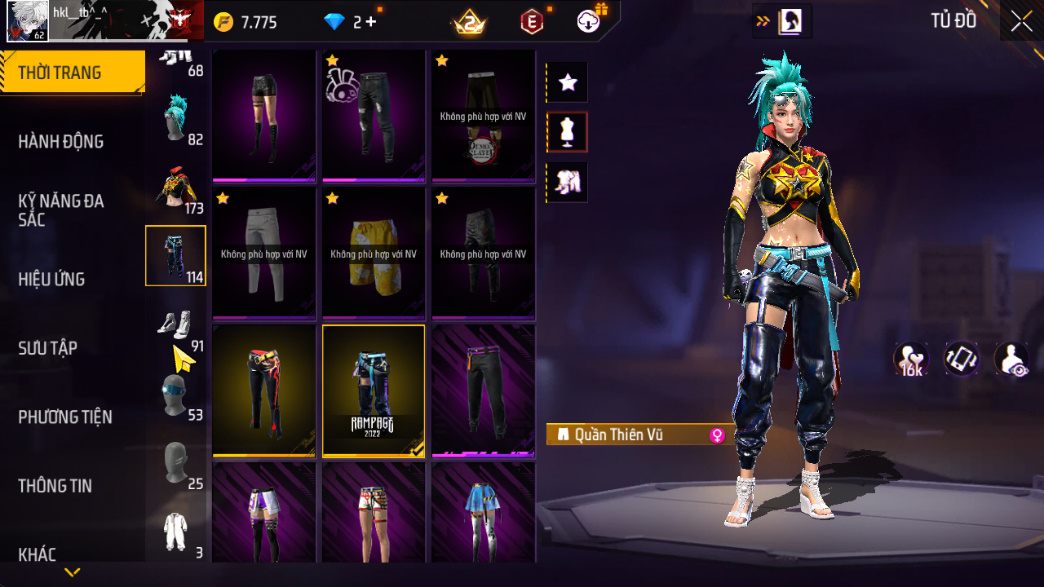
Task: Switch to the Hành Động tab
Action: [x=60, y=141]
